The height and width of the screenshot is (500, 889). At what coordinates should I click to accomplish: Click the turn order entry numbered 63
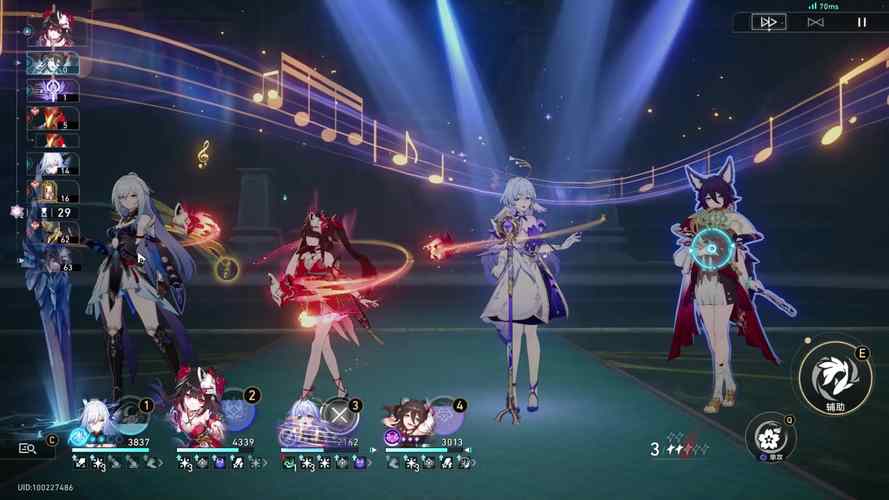click(52, 262)
